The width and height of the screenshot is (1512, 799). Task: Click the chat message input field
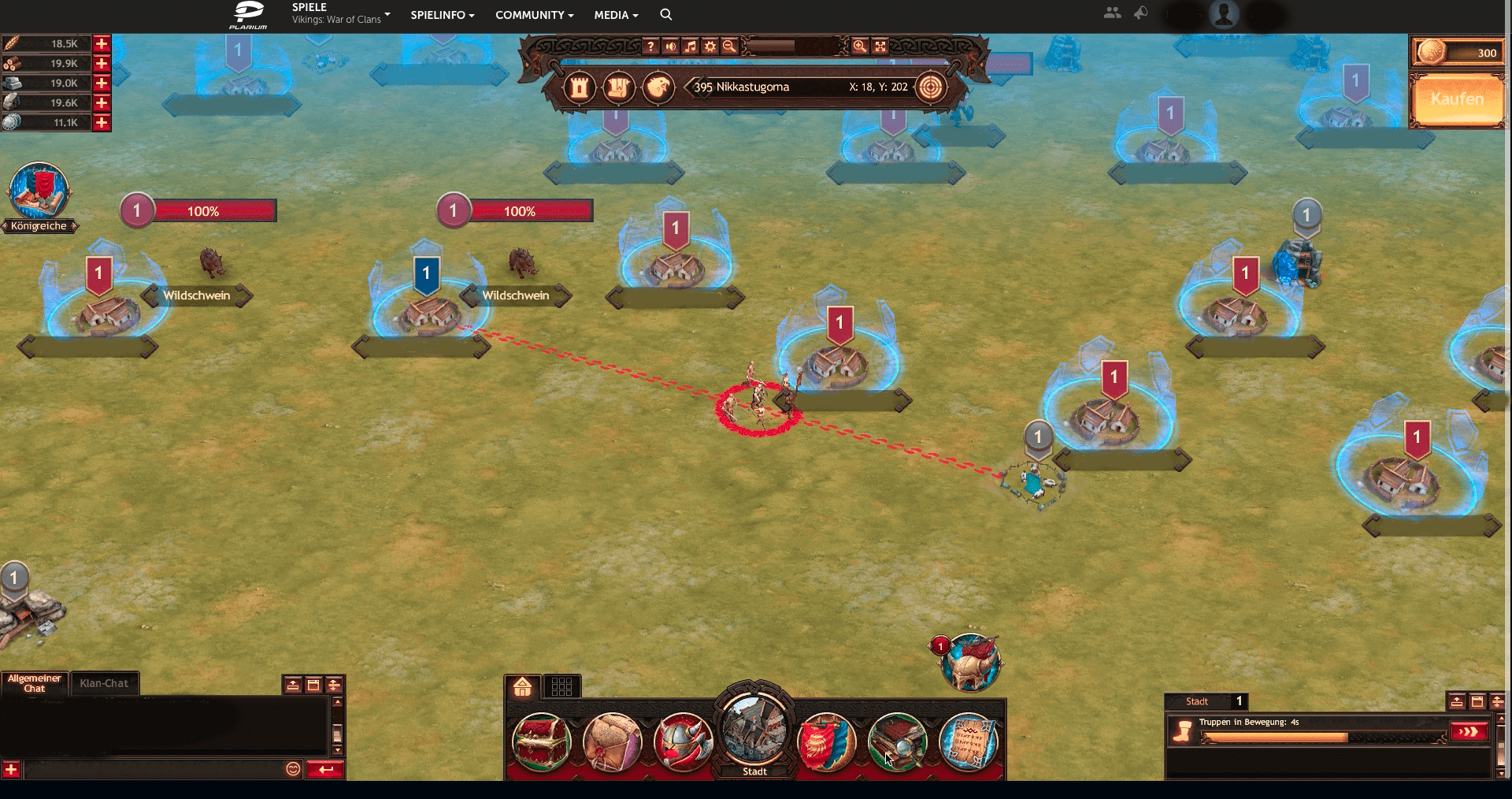[154, 769]
